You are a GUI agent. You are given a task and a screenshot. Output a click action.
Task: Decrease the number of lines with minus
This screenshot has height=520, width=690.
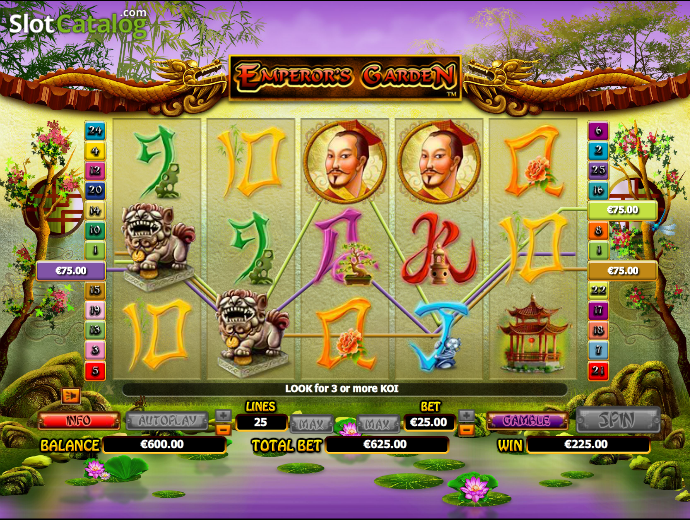(222, 429)
